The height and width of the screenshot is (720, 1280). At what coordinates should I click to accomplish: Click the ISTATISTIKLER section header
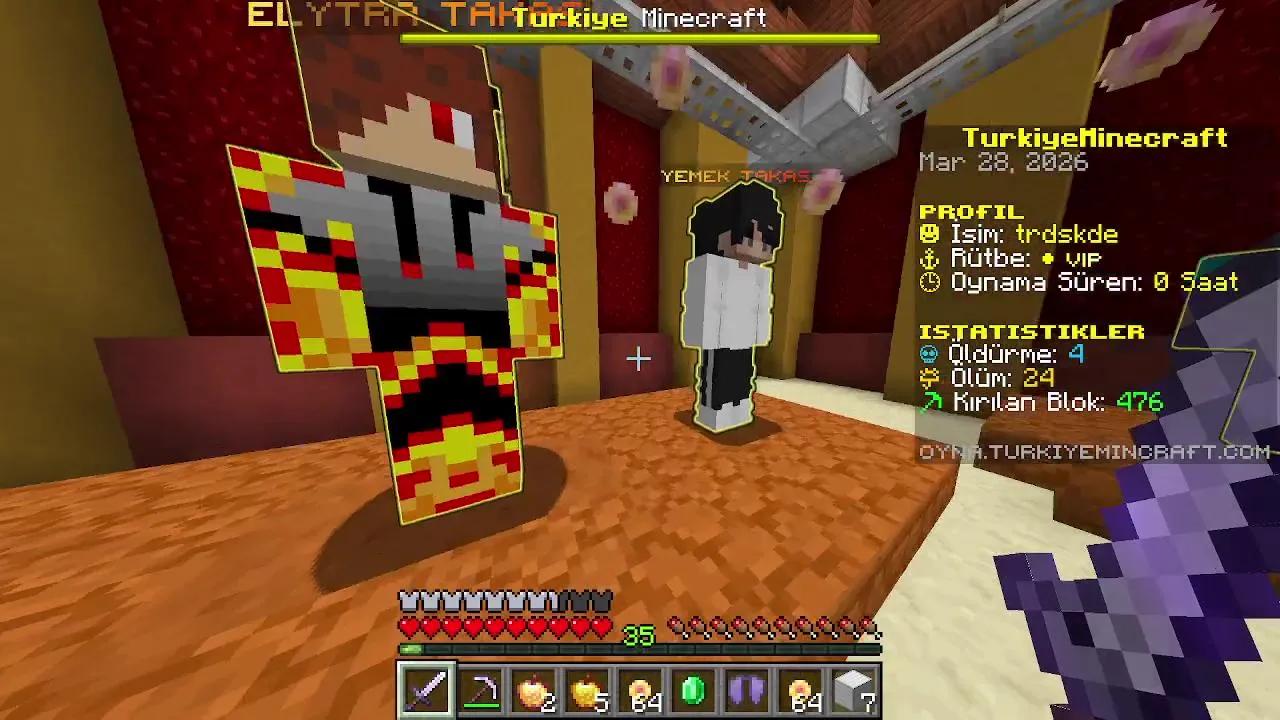(x=1032, y=330)
